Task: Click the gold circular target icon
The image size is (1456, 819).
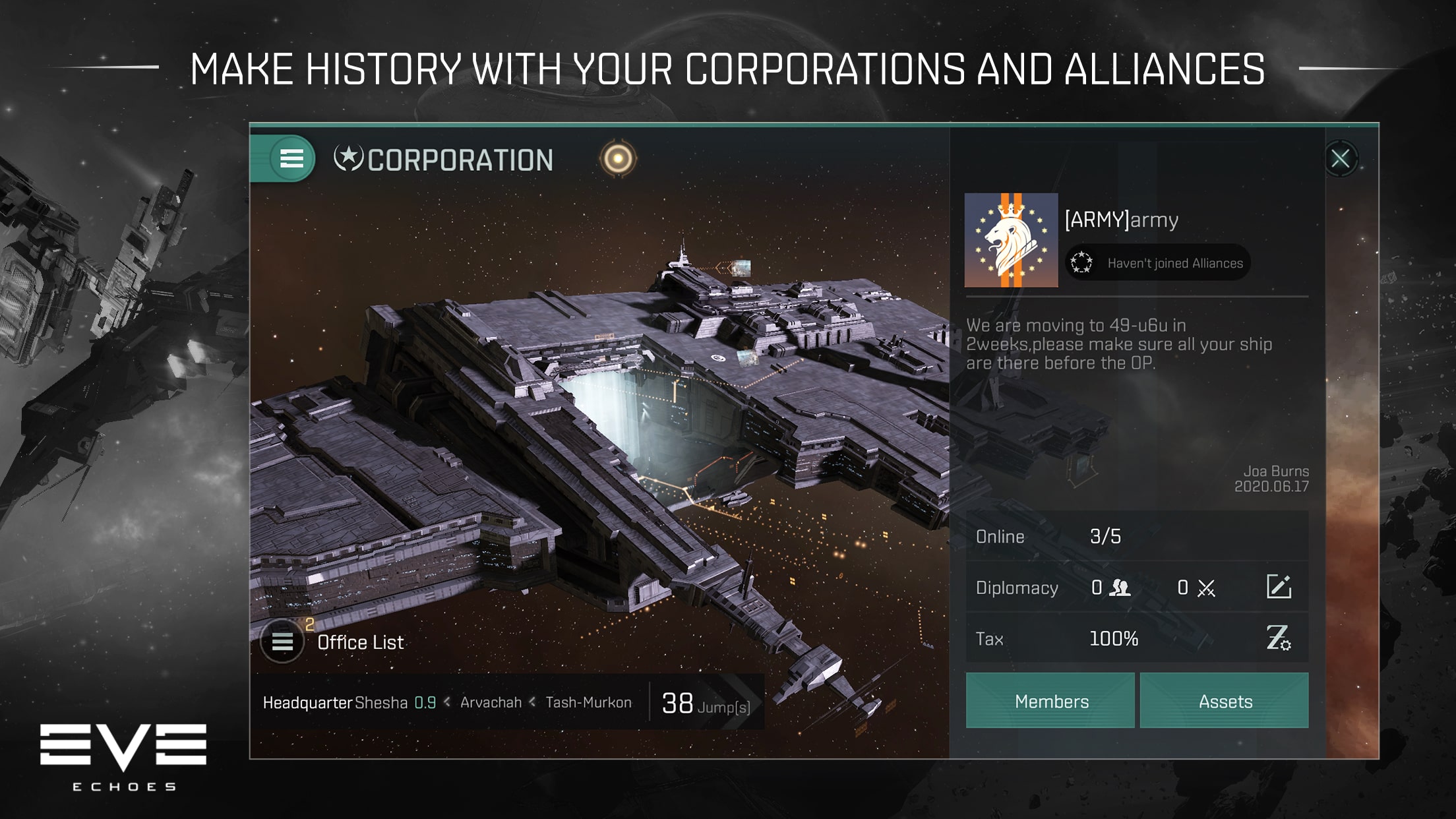Action: [x=618, y=159]
